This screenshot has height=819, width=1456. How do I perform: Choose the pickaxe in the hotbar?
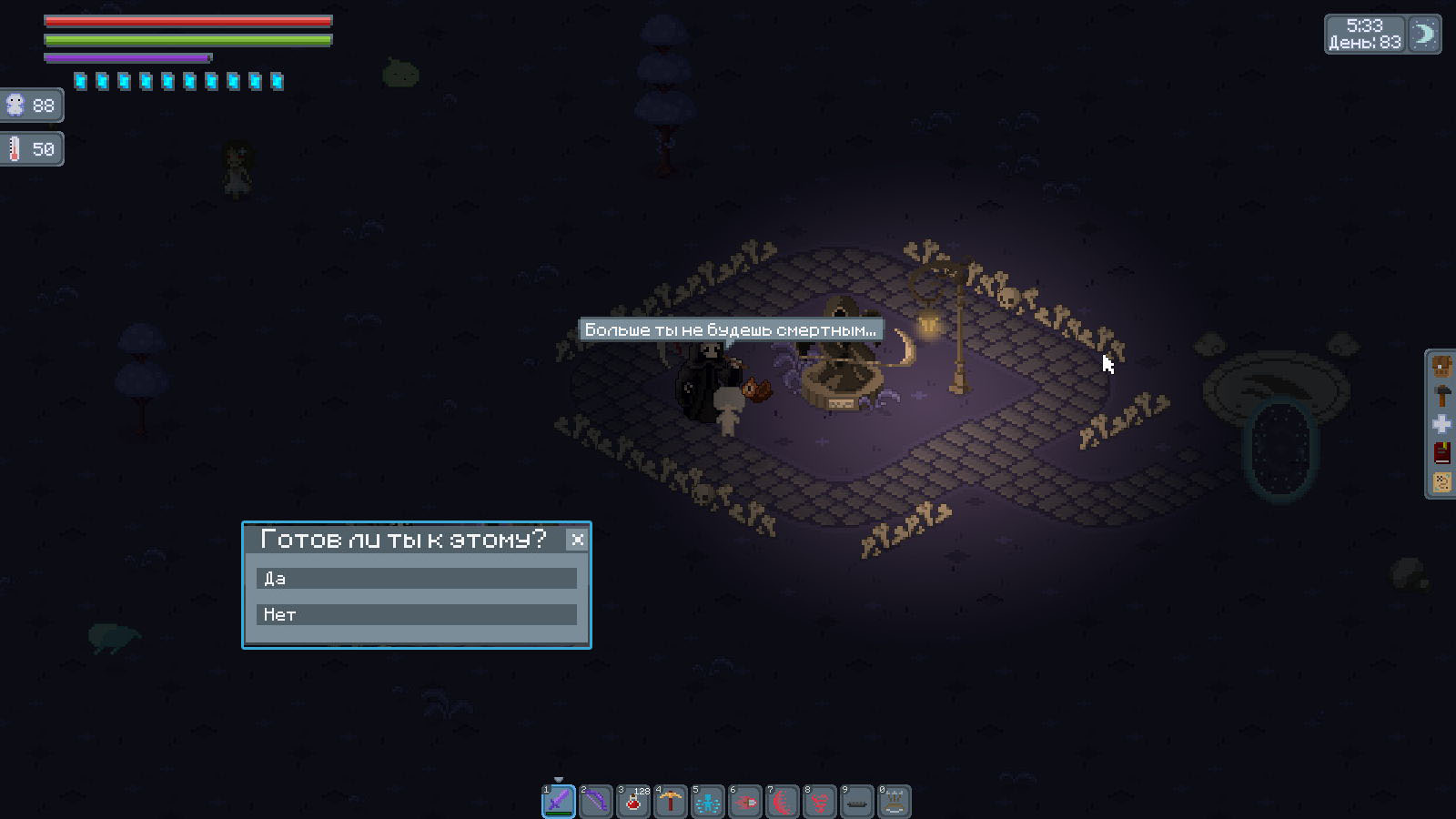pyautogui.click(x=671, y=802)
